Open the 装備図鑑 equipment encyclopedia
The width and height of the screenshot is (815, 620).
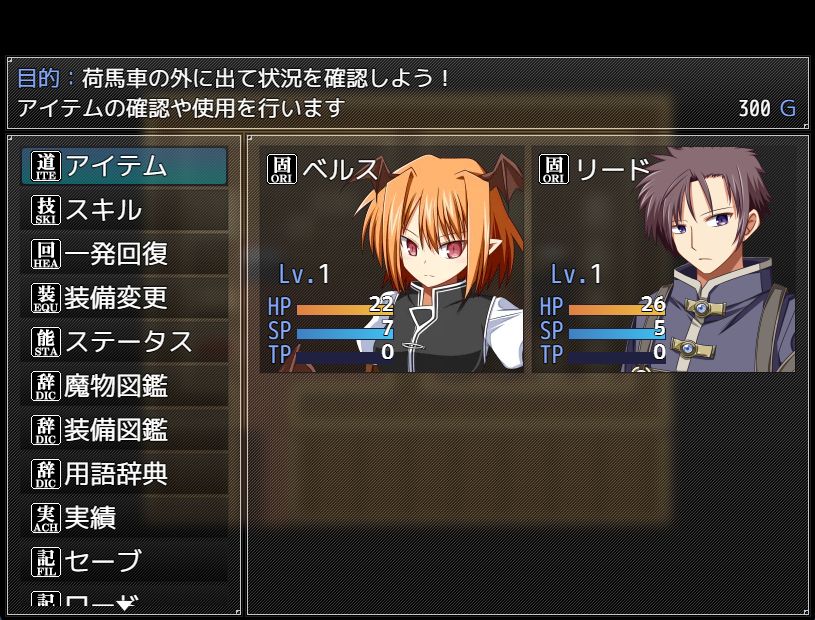pos(124,430)
